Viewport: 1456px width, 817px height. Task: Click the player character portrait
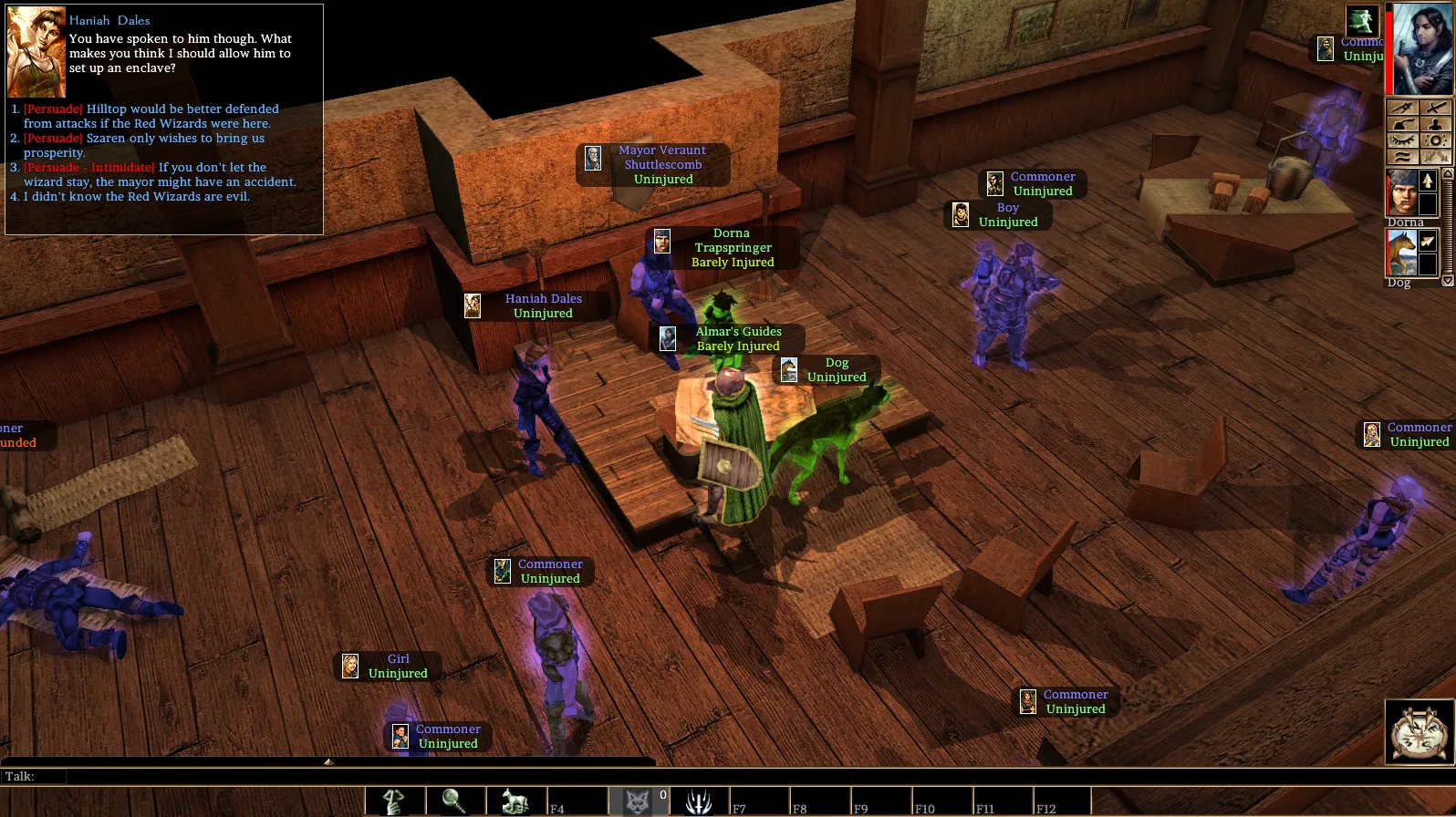1421,49
